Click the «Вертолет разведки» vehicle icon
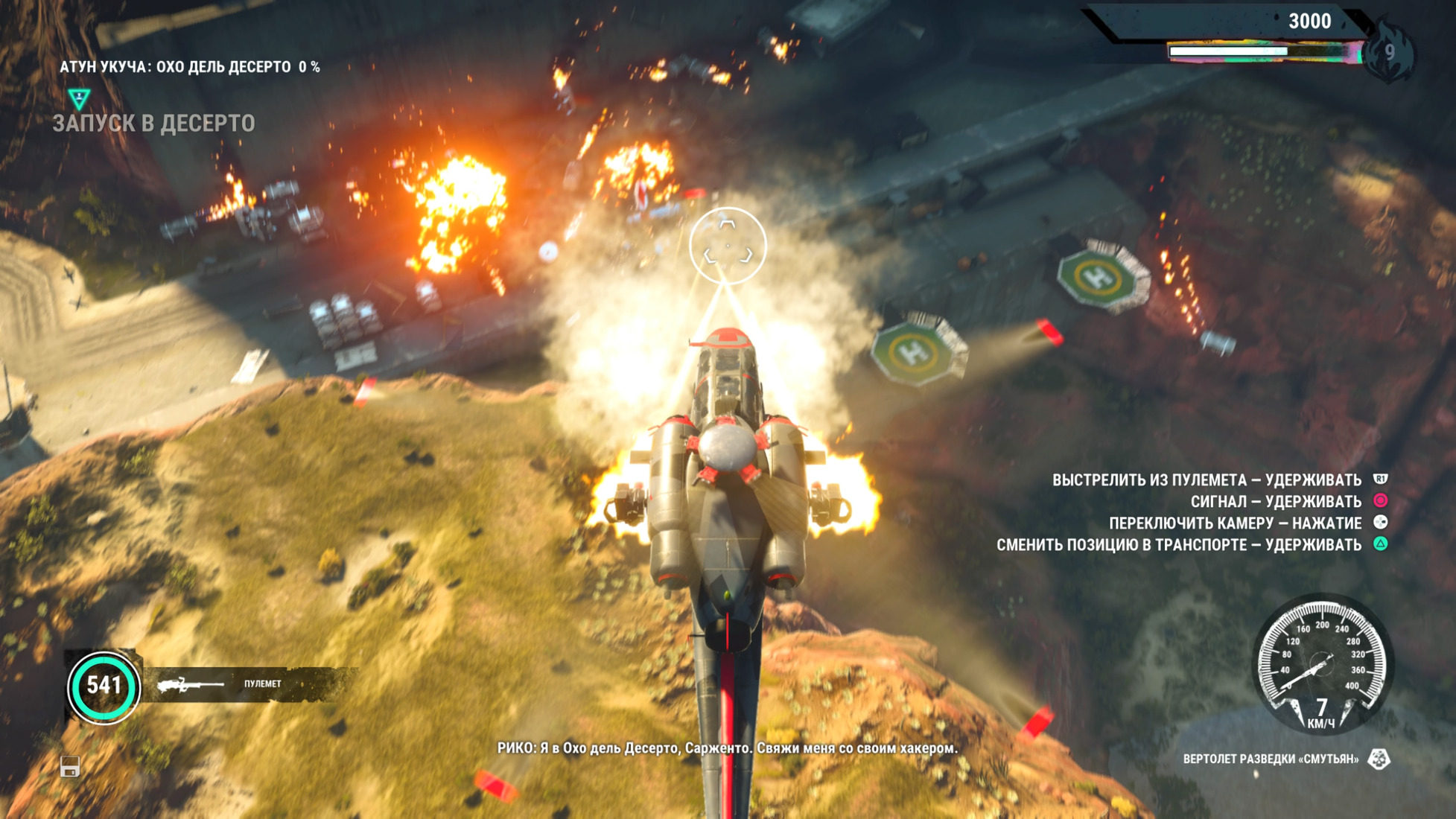Viewport: 1456px width, 819px height. point(1379,759)
